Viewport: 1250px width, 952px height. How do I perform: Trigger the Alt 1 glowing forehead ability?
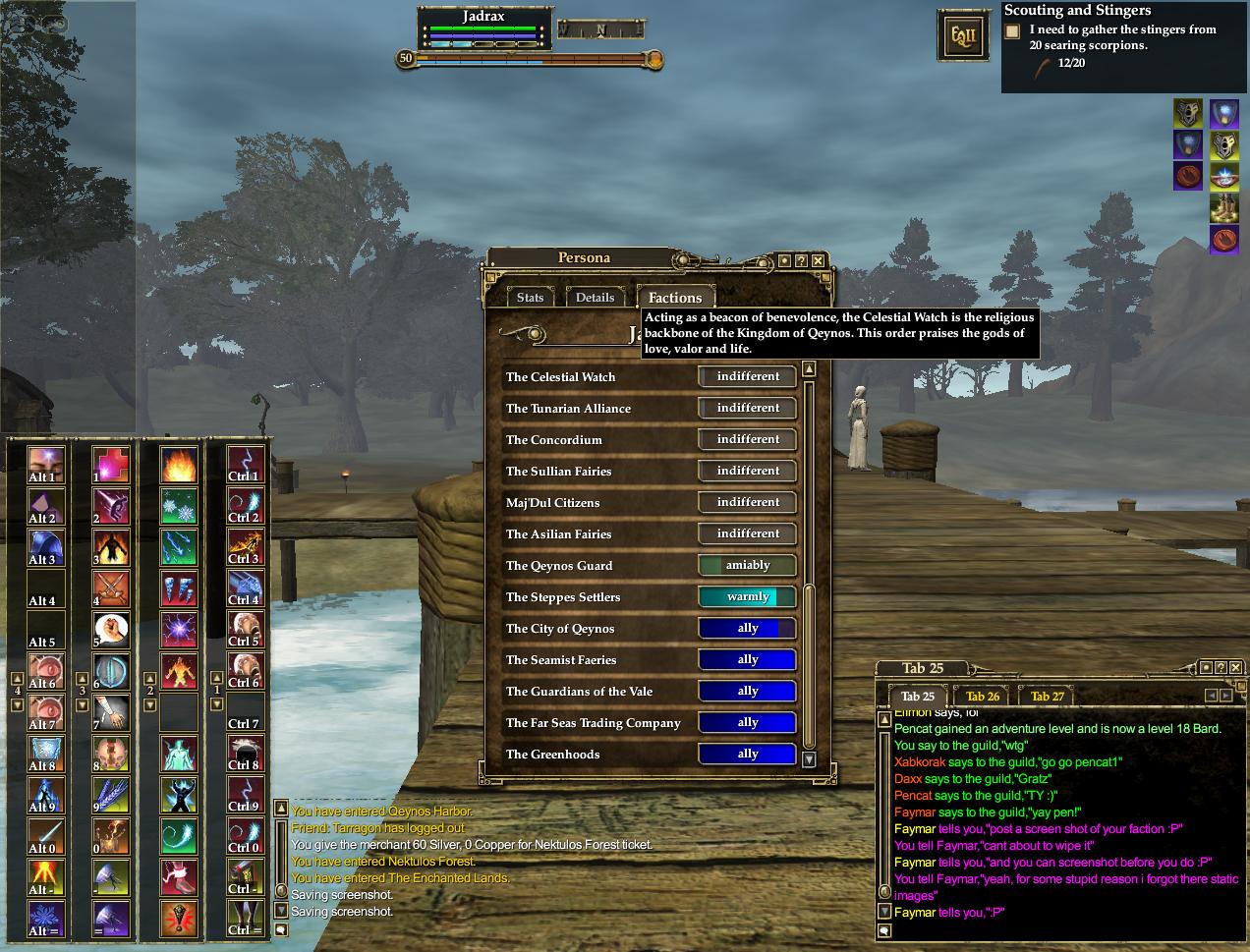[46, 464]
